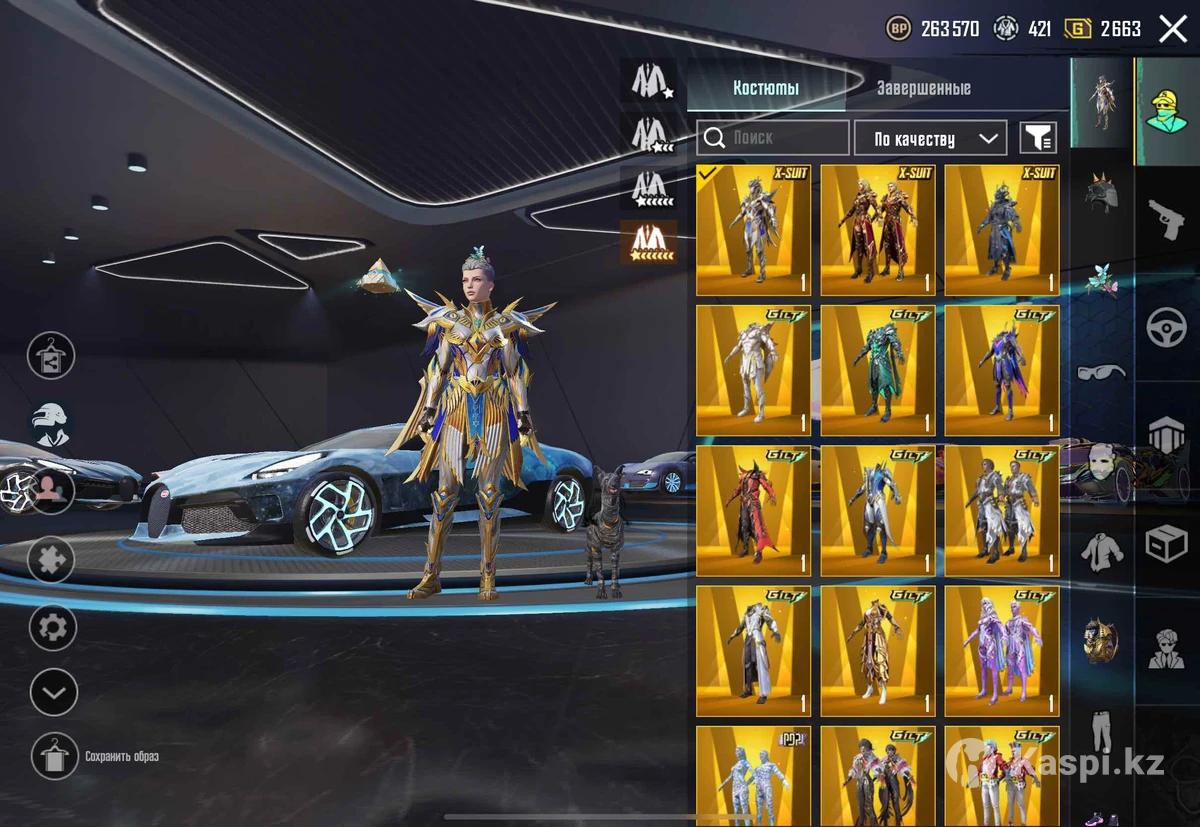Collapse the left menu with down arrow

53,692
